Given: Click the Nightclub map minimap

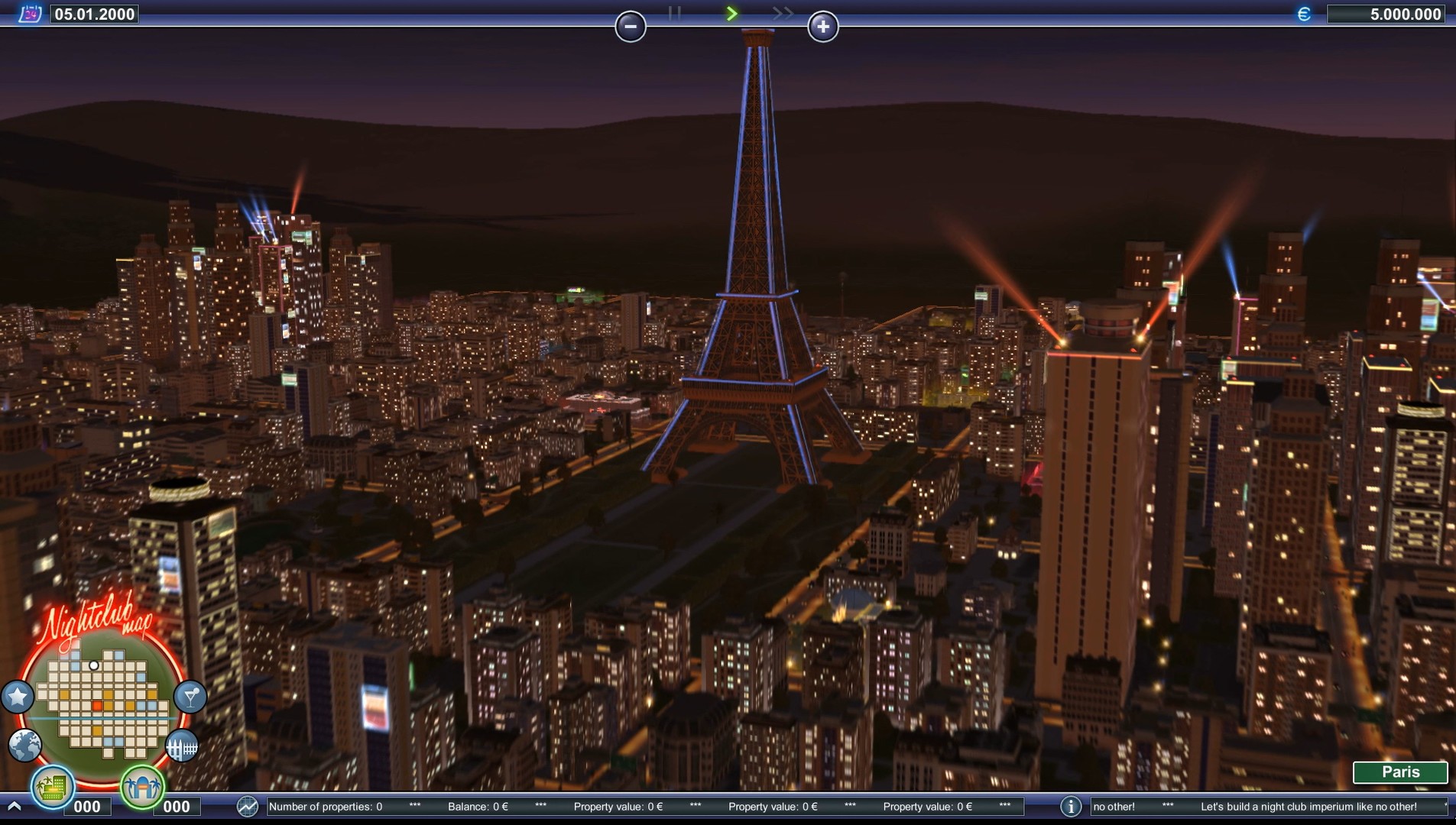Looking at the screenshot, I should pos(102,699).
